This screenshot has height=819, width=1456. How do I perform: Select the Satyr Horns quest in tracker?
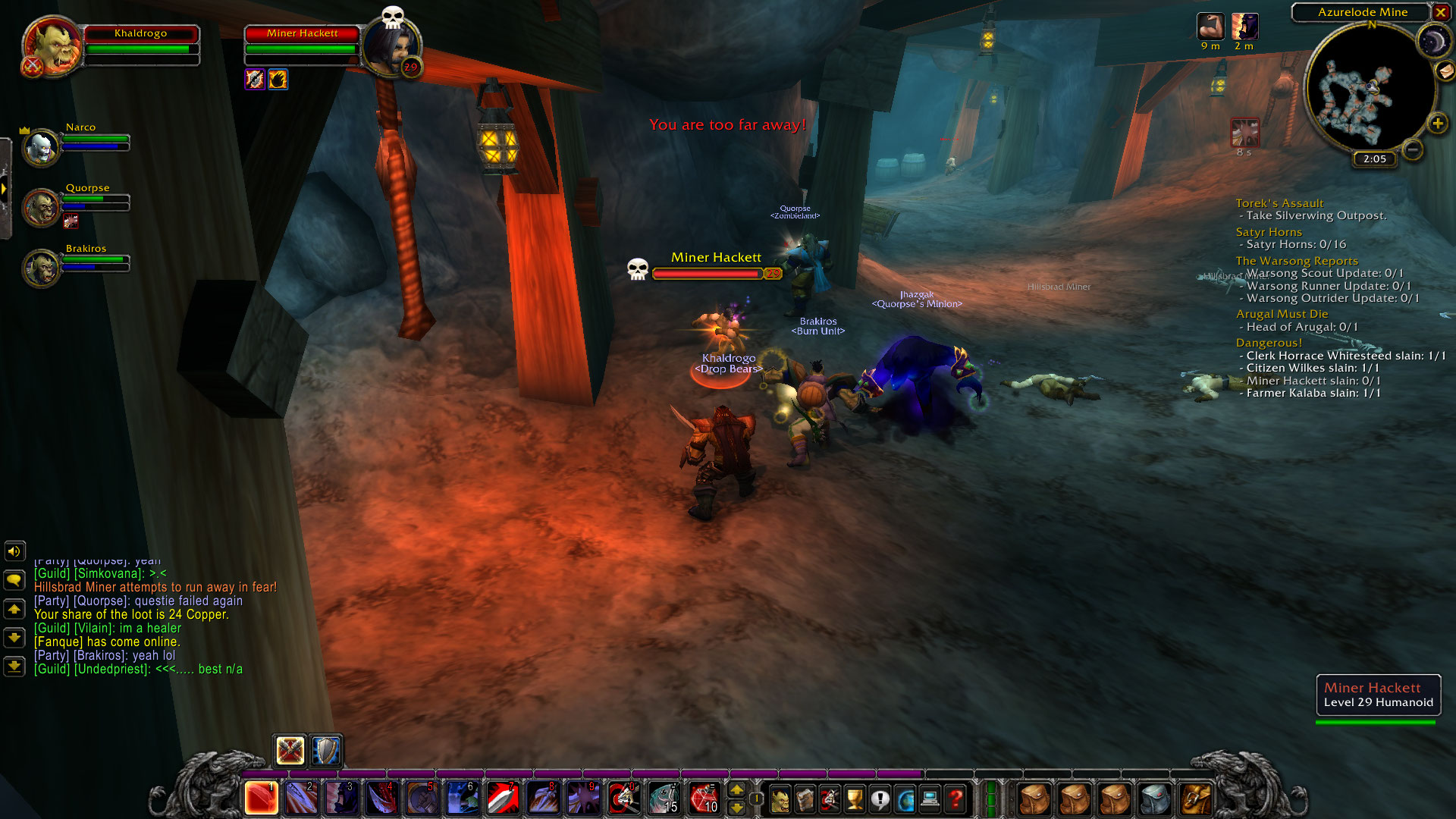1269,231
